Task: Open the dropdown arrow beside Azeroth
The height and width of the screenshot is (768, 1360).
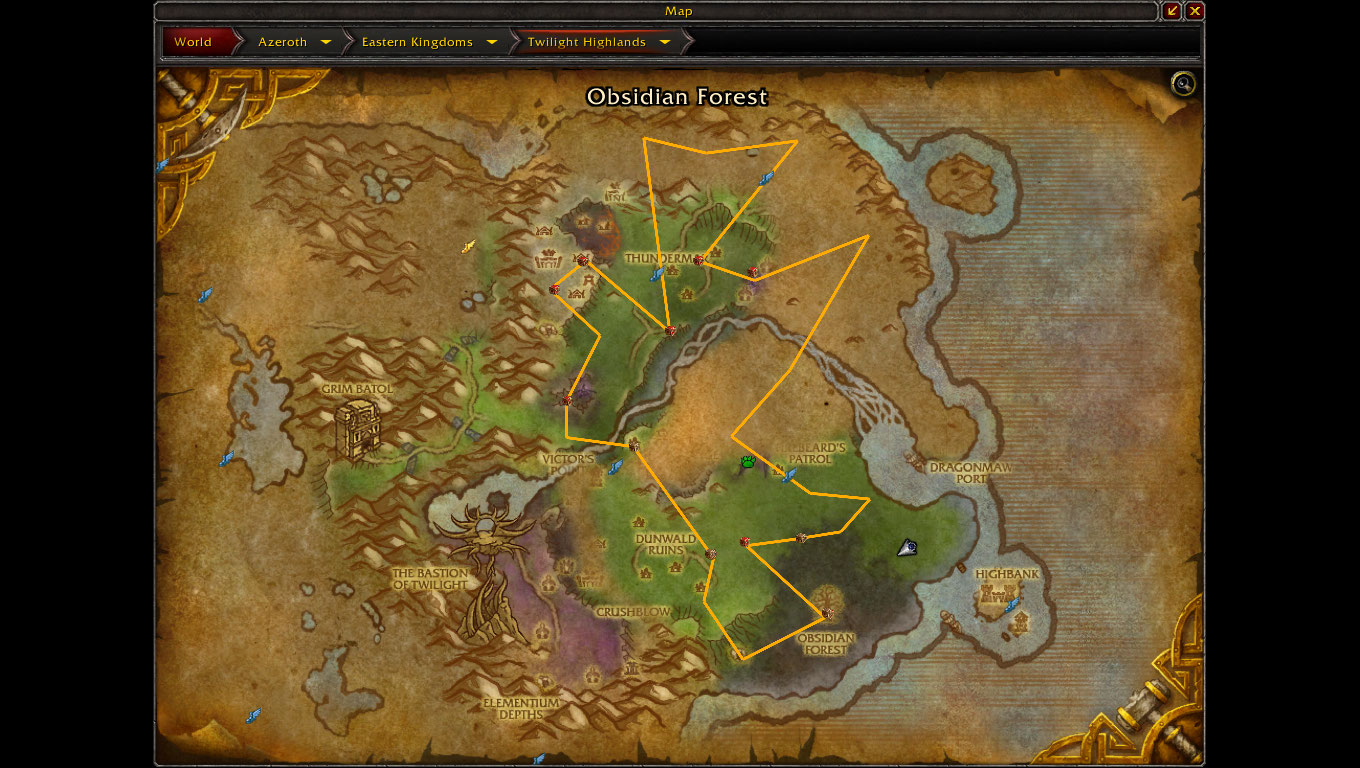Action: click(326, 42)
